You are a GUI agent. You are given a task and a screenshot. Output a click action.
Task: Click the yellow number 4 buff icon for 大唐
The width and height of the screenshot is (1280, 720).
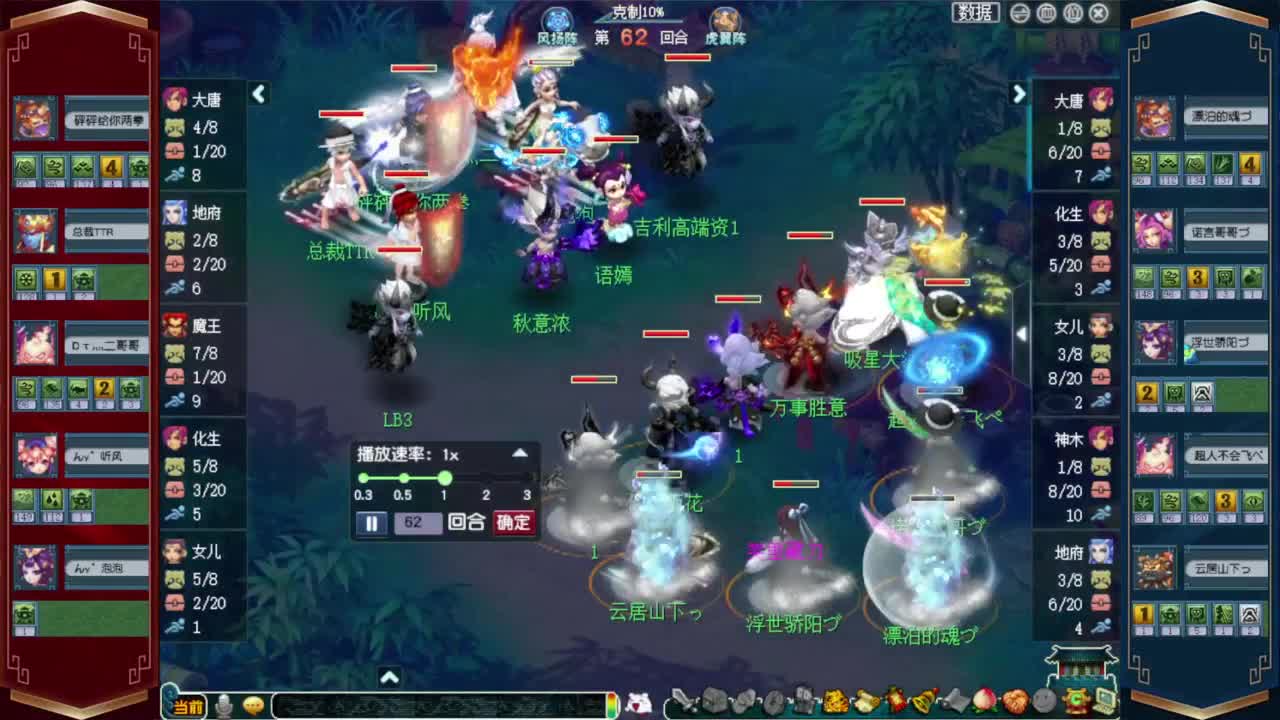[x=110, y=167]
